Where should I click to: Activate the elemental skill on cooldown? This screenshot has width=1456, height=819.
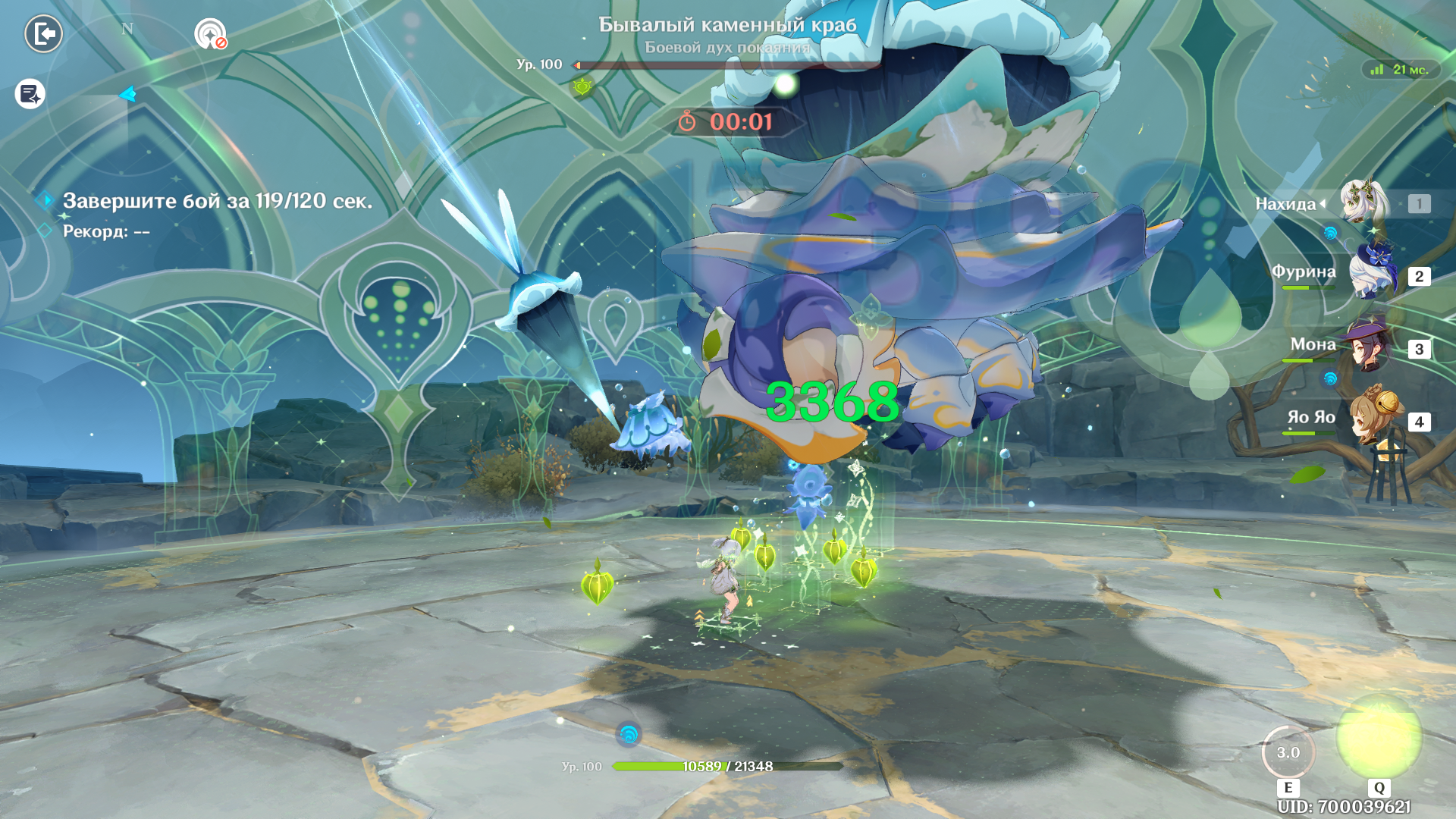click(x=1288, y=752)
